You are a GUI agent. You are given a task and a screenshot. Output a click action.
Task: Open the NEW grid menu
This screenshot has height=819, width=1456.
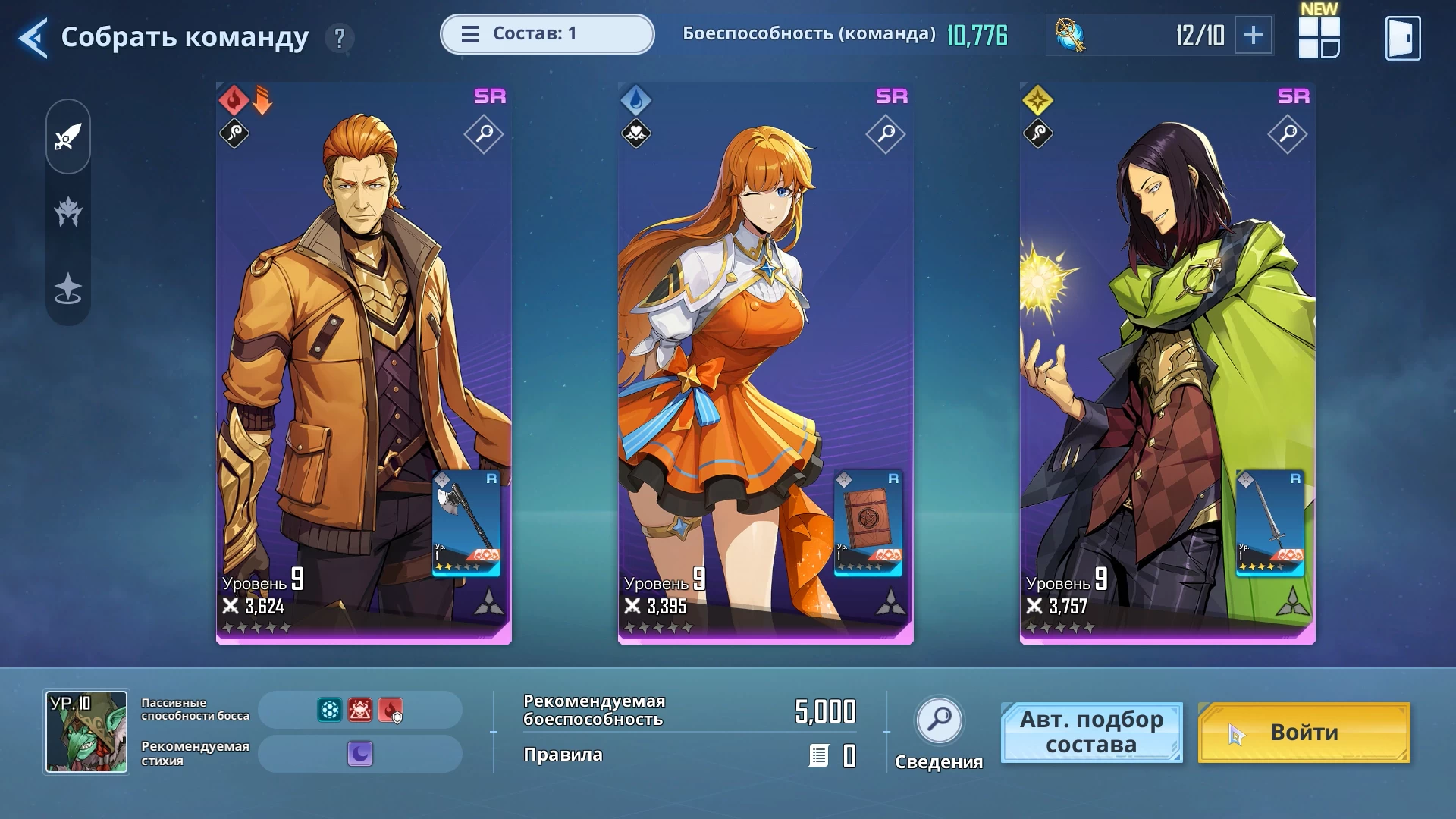pyautogui.click(x=1319, y=37)
